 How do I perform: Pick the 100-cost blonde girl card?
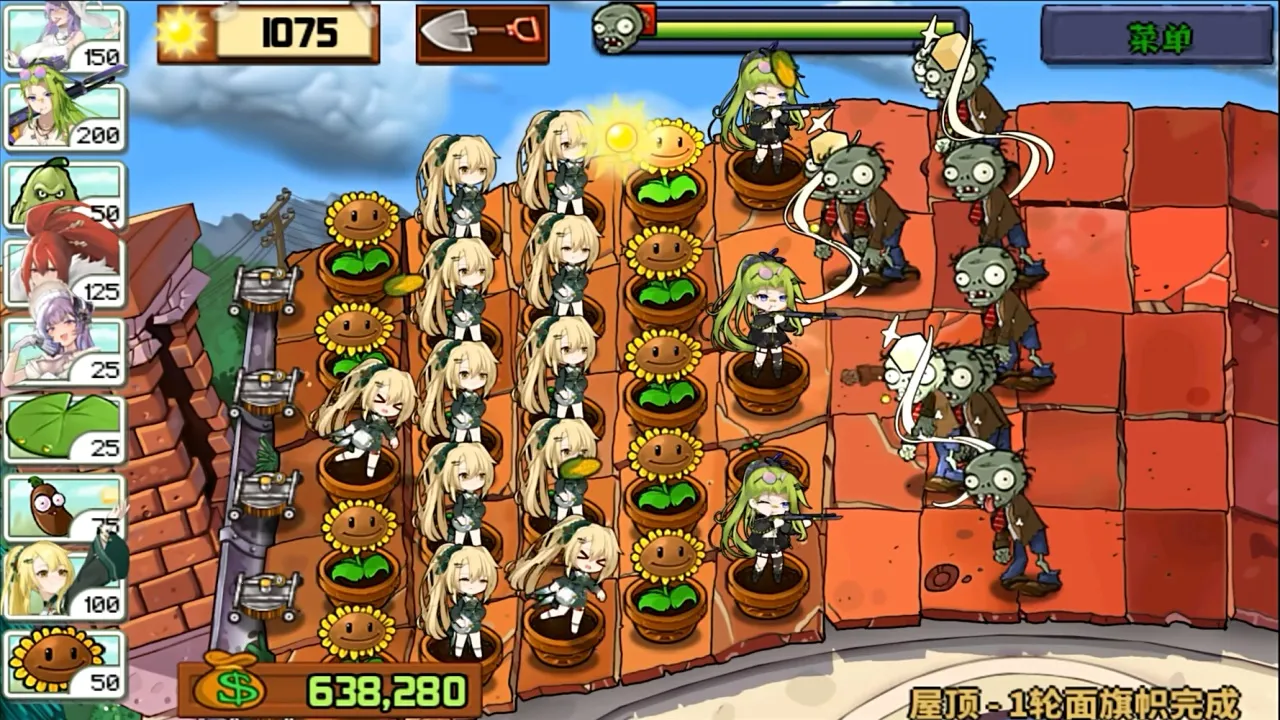[x=65, y=586]
